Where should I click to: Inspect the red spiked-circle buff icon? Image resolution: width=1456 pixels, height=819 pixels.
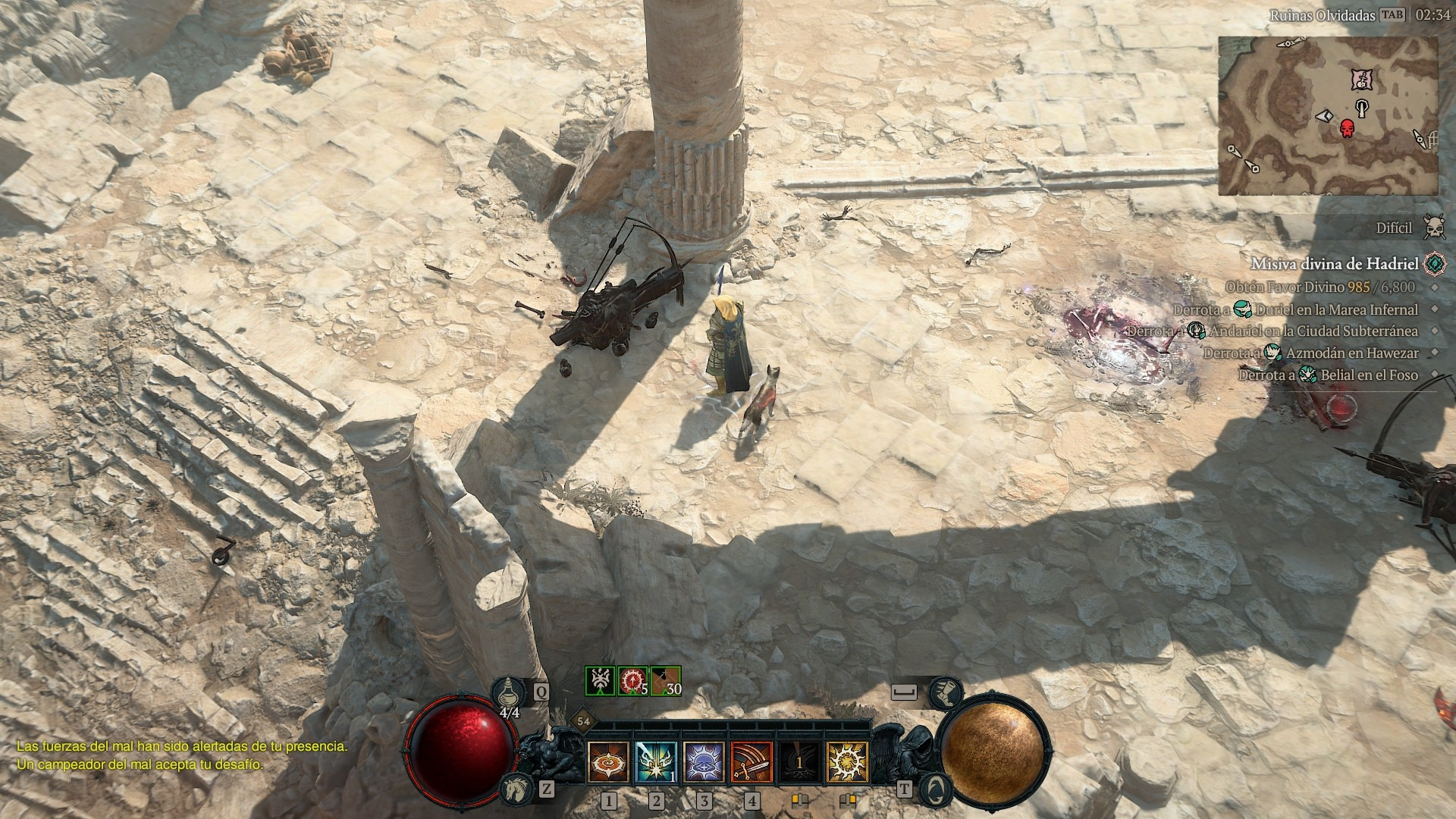[x=632, y=680]
